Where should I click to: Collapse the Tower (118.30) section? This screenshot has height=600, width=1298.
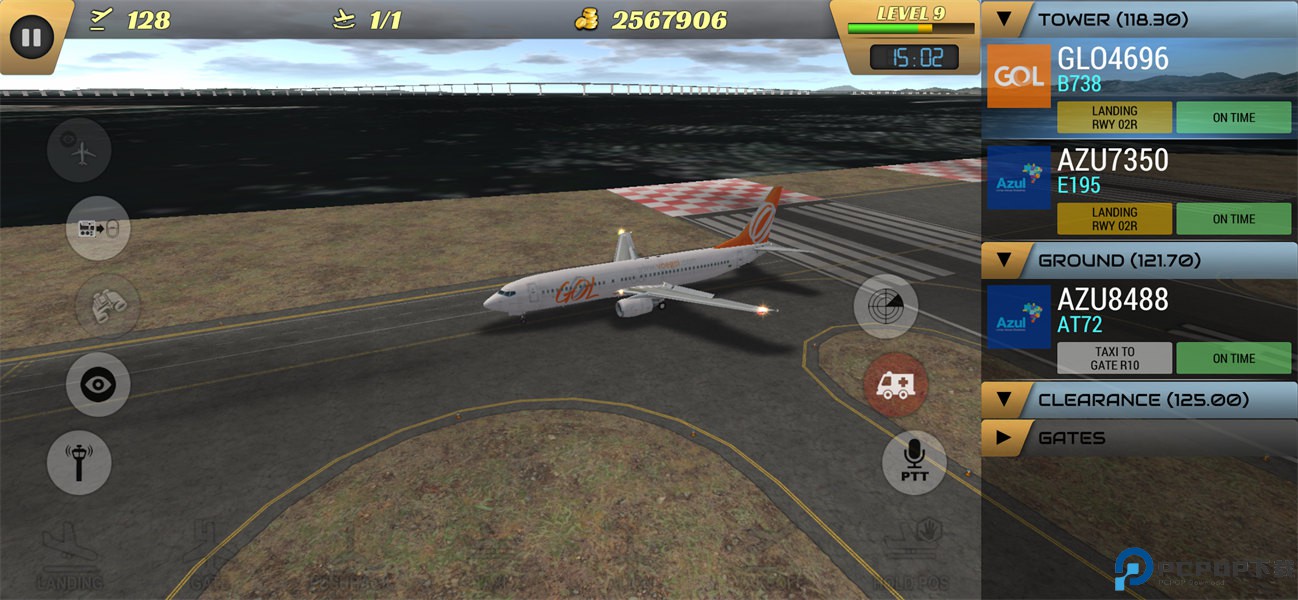point(1005,19)
